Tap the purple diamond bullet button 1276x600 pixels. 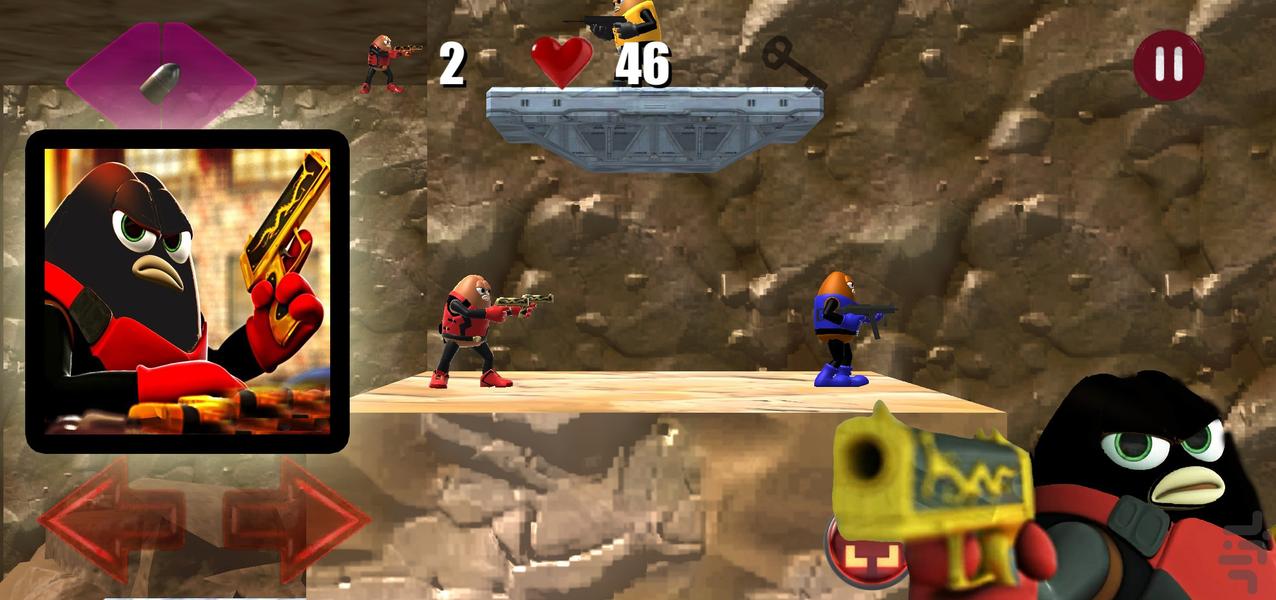pyautogui.click(x=161, y=80)
